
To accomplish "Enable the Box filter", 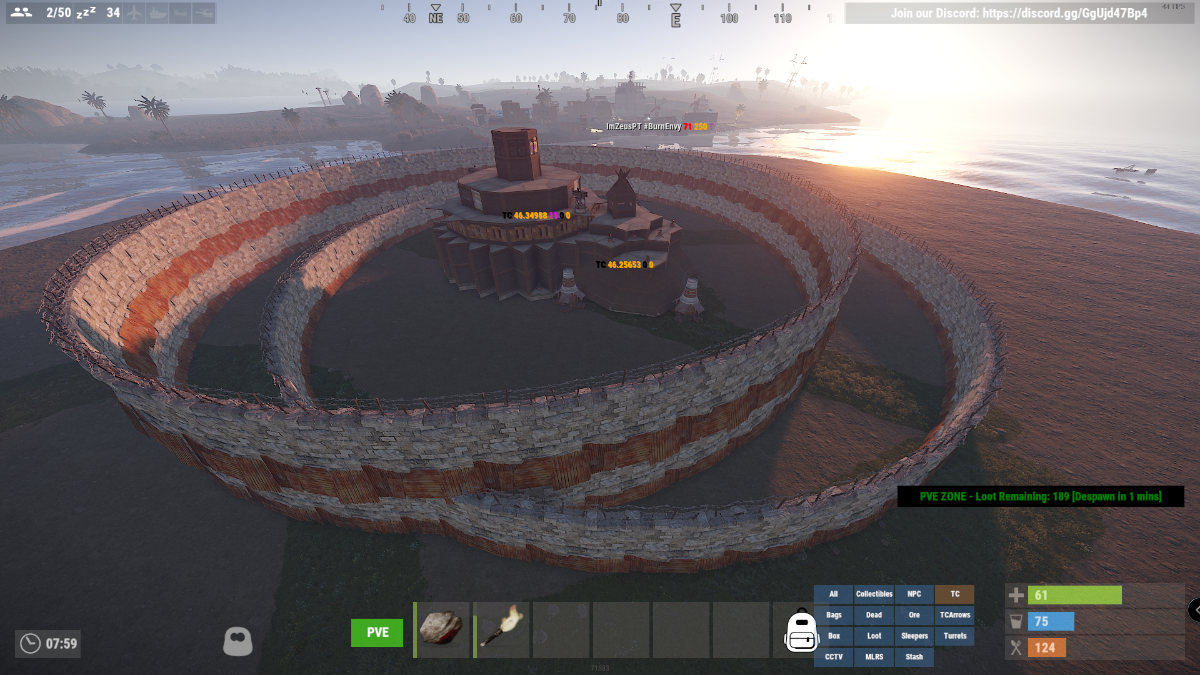I will click(x=833, y=636).
